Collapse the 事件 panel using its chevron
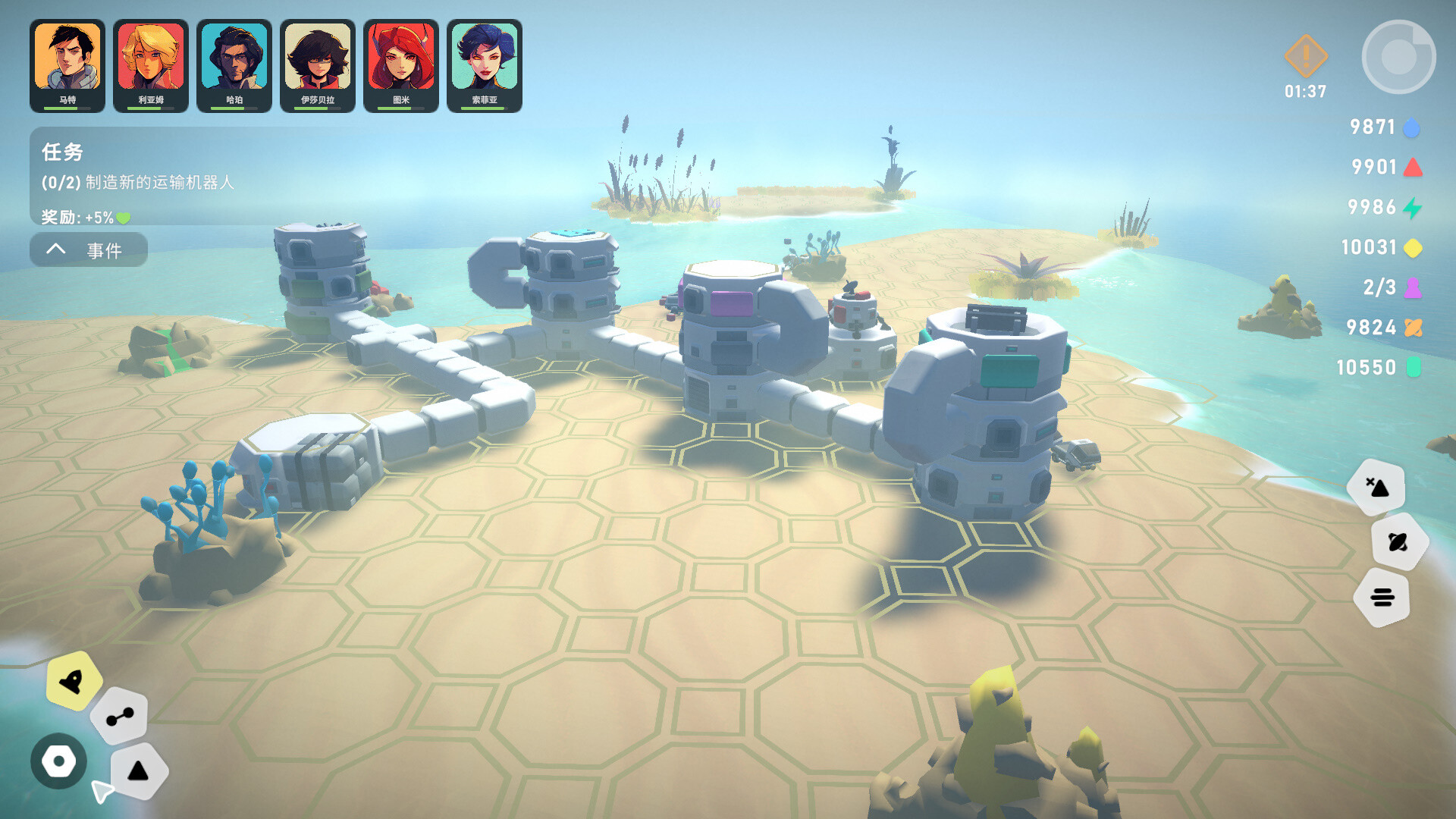1456x819 pixels. pyautogui.click(x=54, y=249)
